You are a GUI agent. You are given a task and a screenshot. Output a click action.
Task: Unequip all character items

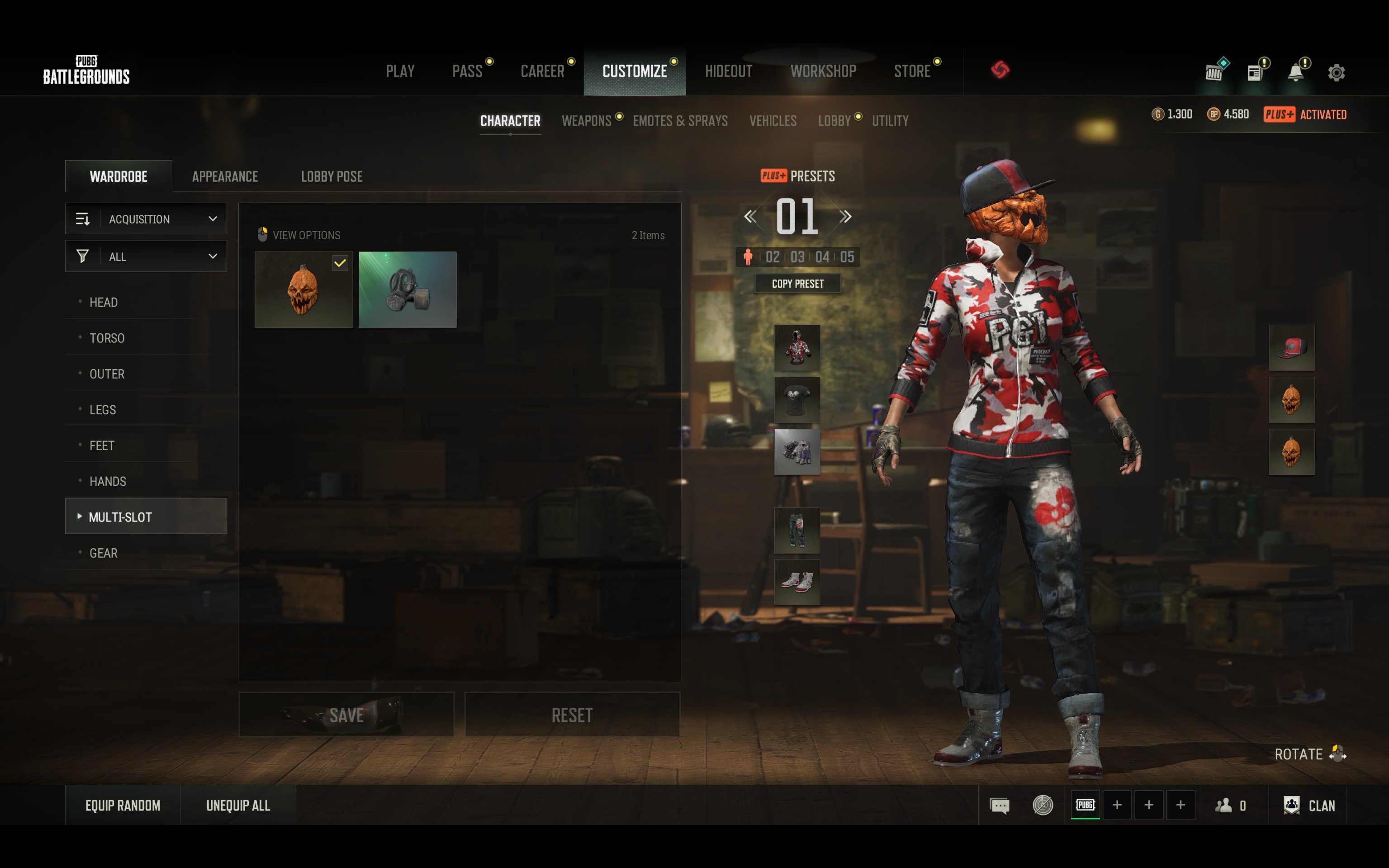point(237,806)
